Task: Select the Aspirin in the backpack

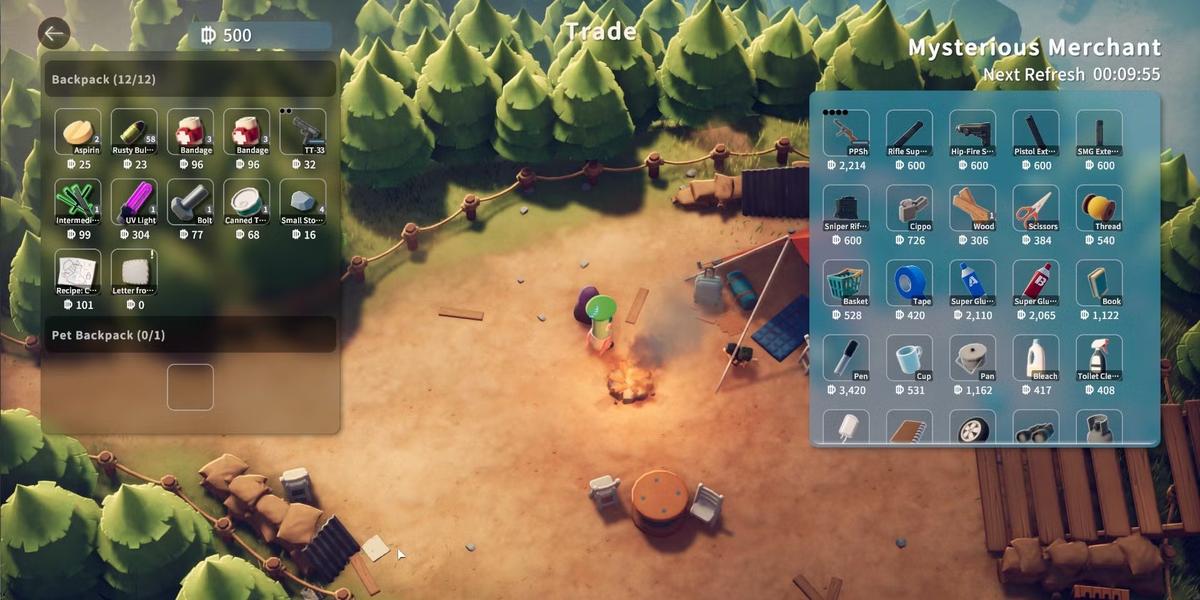Action: click(78, 132)
